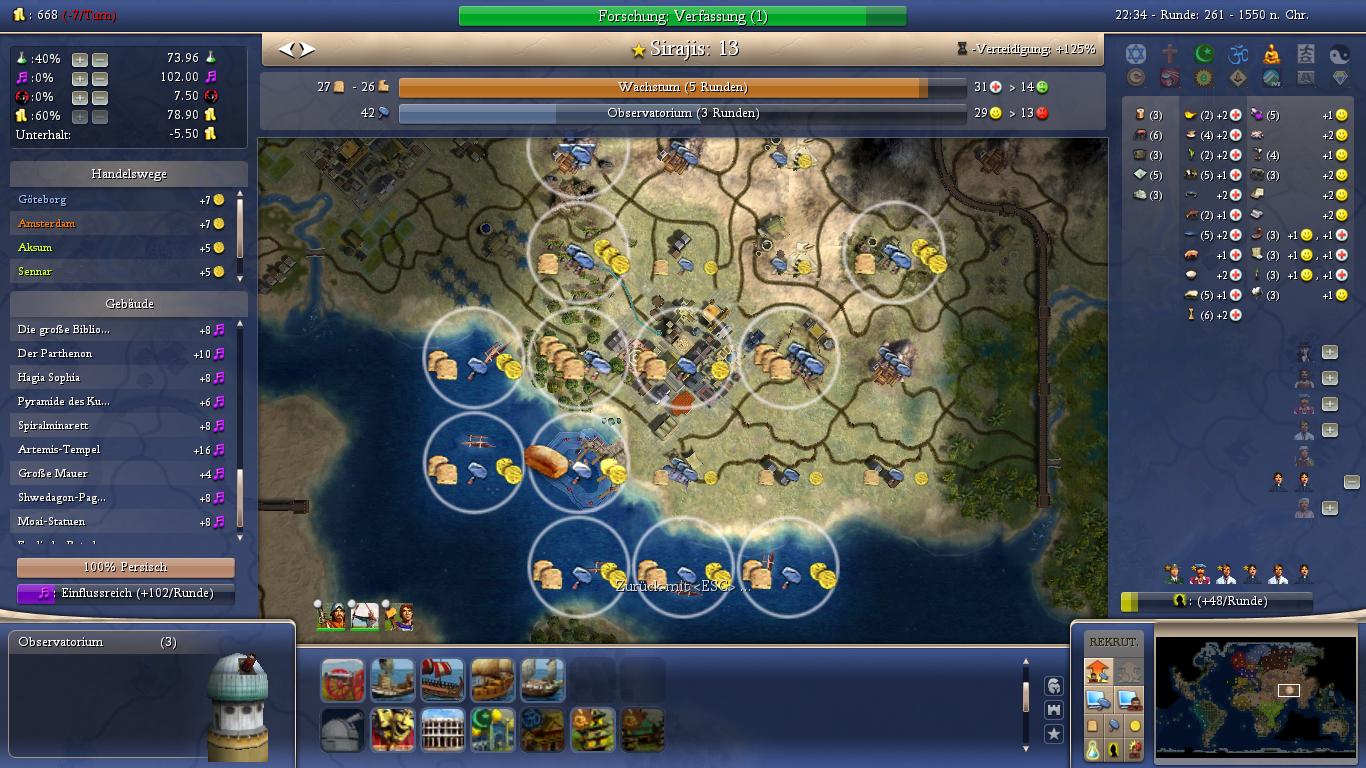This screenshot has width=1366, height=768.
Task: Click the great person progress bar
Action: tap(1217, 601)
